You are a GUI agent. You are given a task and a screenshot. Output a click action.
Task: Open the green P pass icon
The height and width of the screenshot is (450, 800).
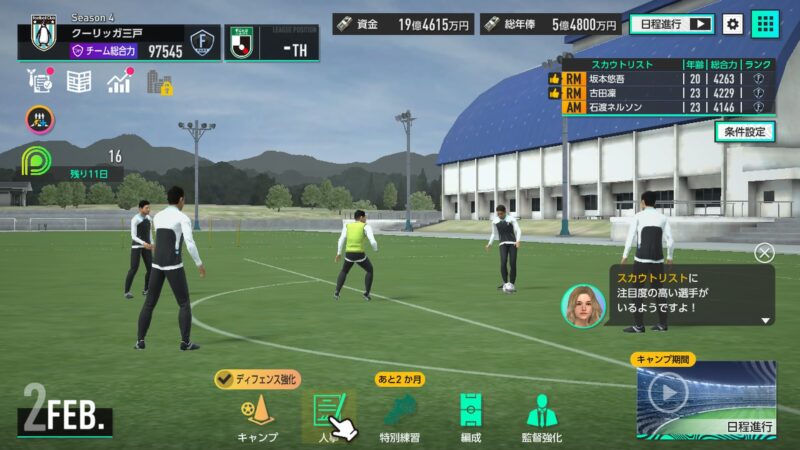(41, 162)
